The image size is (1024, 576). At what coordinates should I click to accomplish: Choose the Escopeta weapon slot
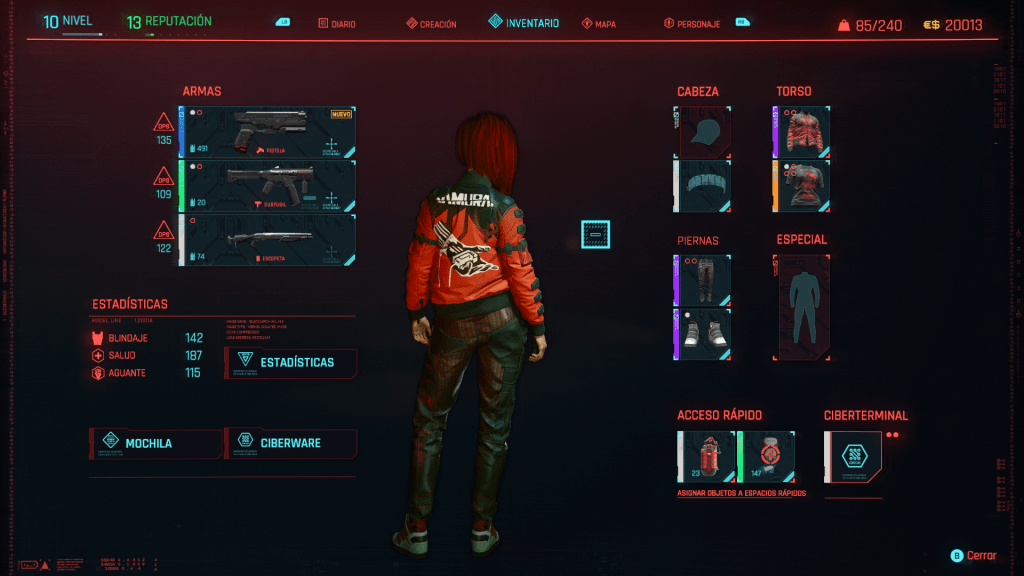[x=268, y=240]
